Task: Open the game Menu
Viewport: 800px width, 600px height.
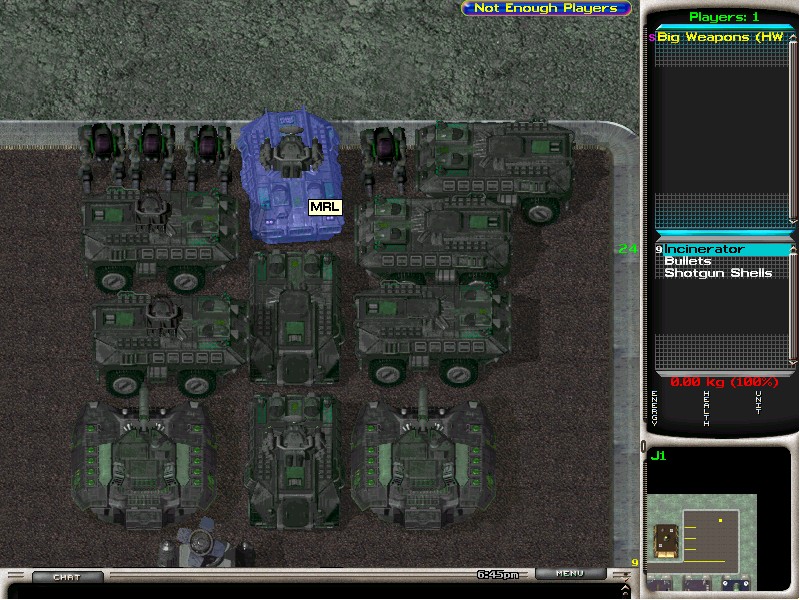Action: (569, 574)
